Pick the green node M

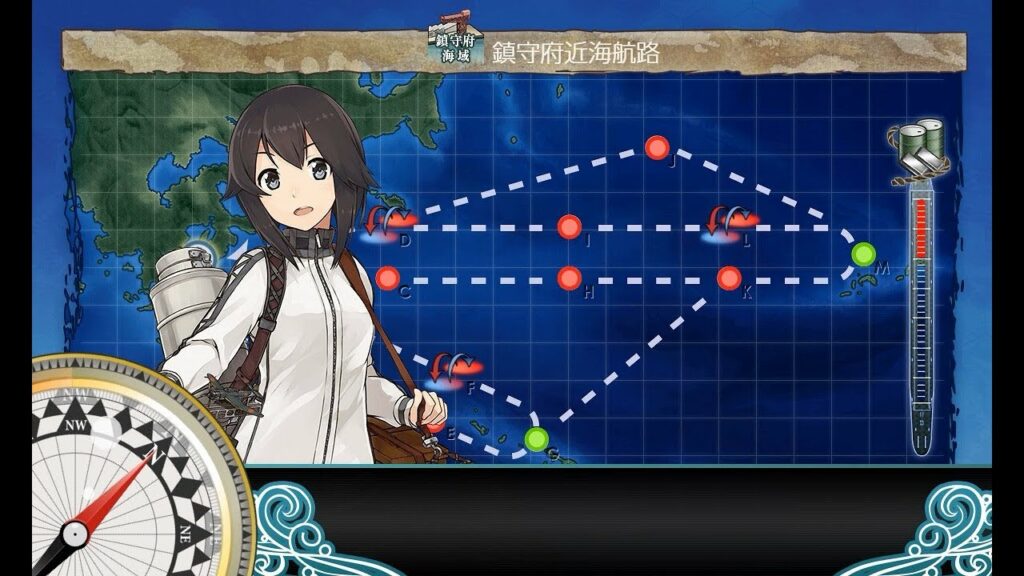click(x=863, y=254)
